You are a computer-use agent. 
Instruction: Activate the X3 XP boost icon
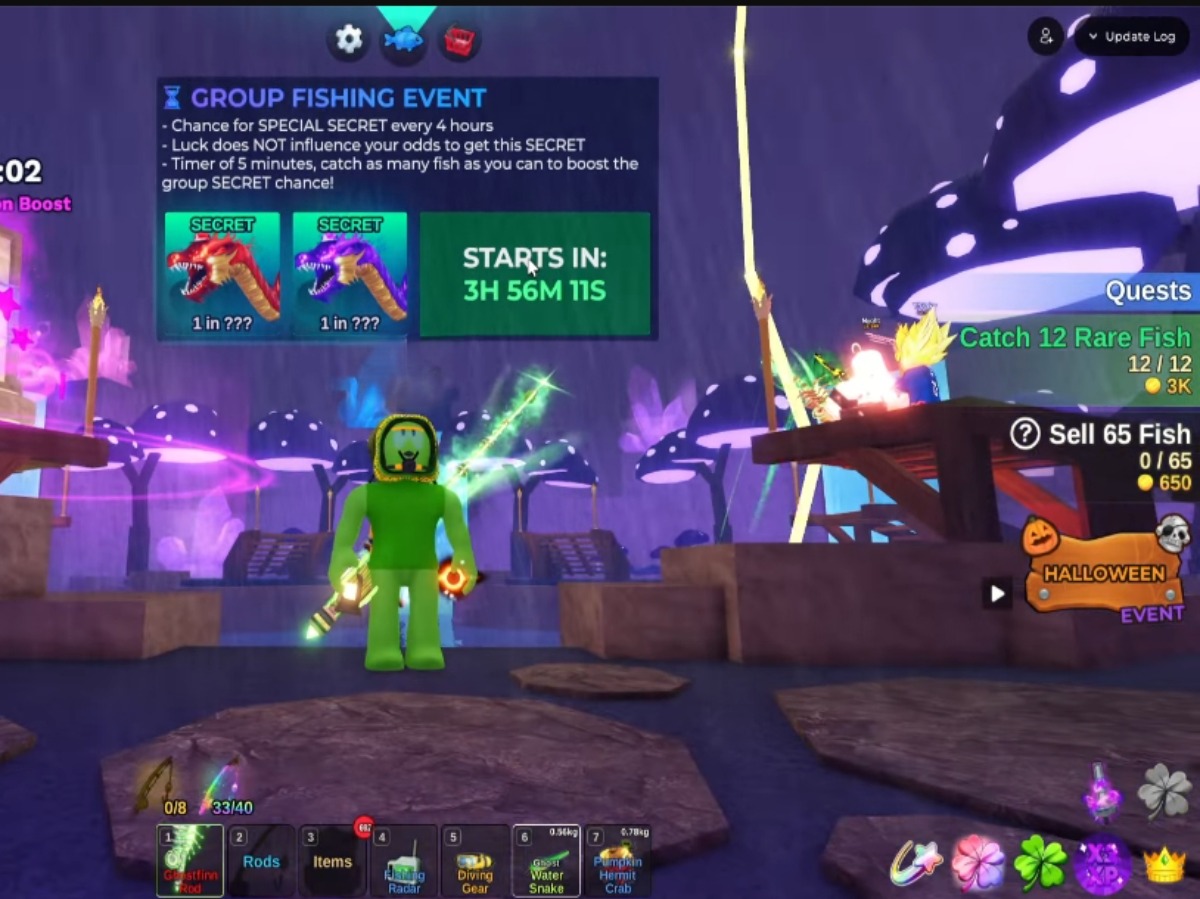[1102, 864]
